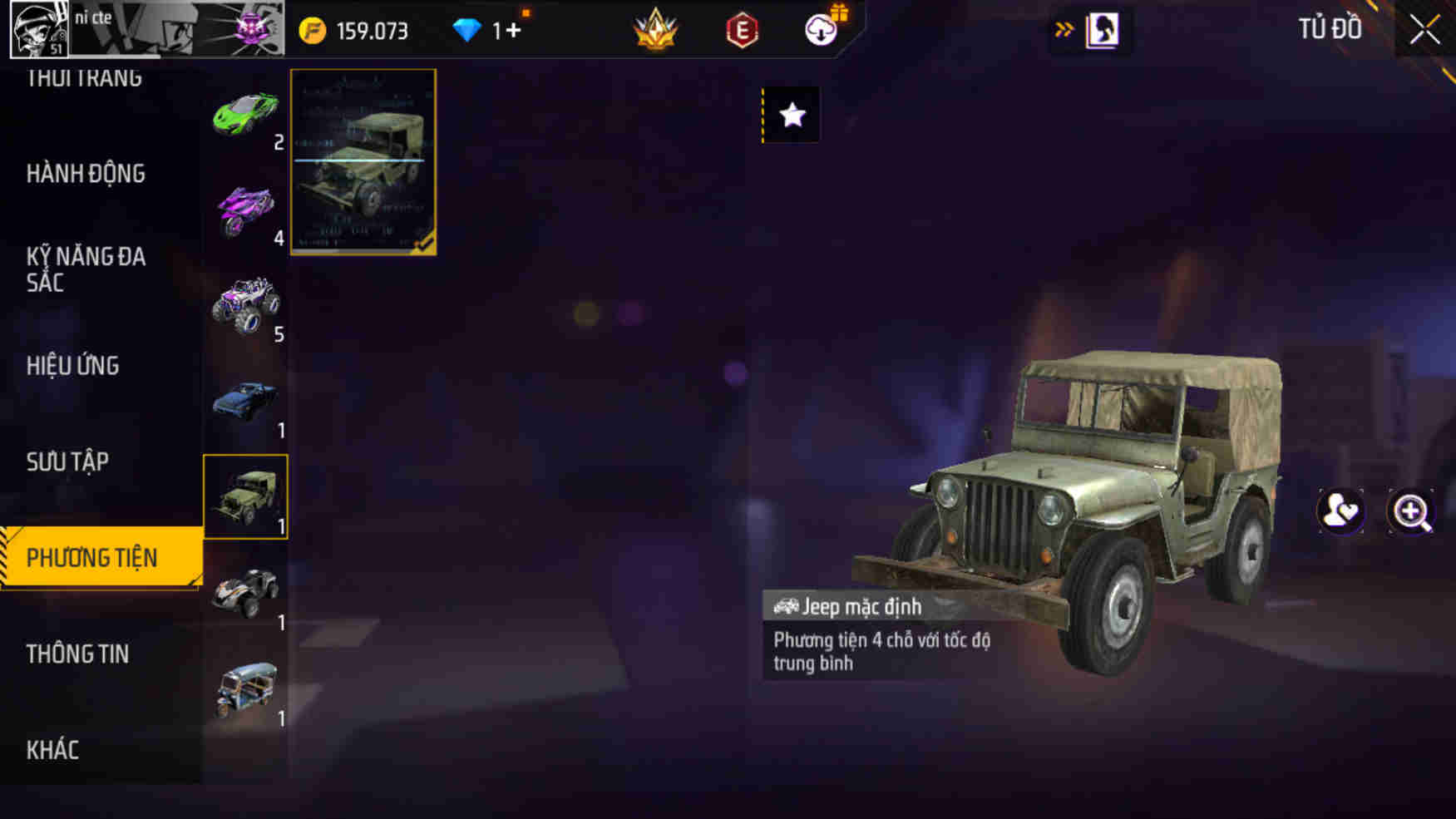Click the heart share icon beside the jeep
The image size is (1456, 819).
(1341, 513)
